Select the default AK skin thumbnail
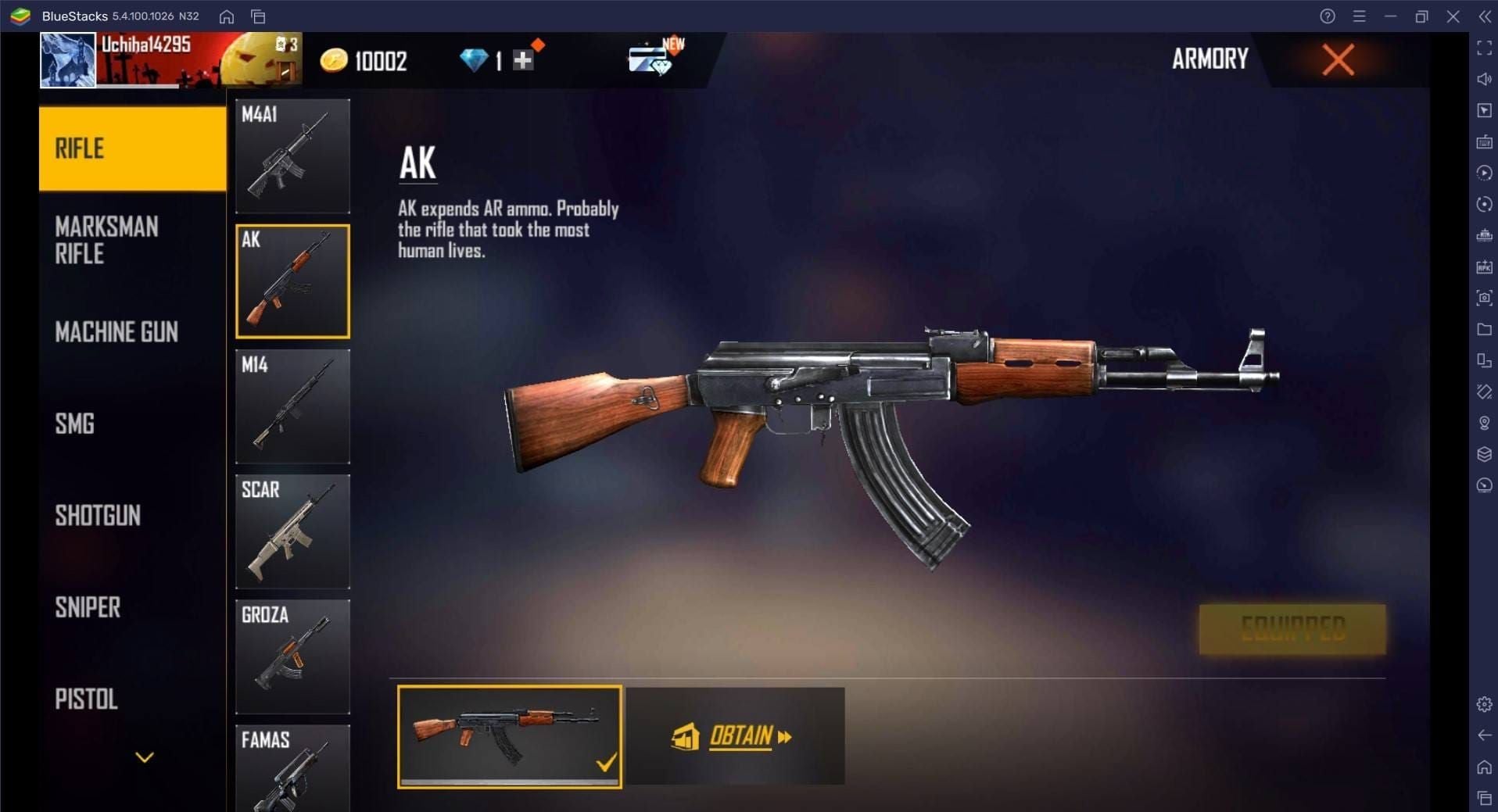Viewport: 1498px width, 812px height. [509, 736]
